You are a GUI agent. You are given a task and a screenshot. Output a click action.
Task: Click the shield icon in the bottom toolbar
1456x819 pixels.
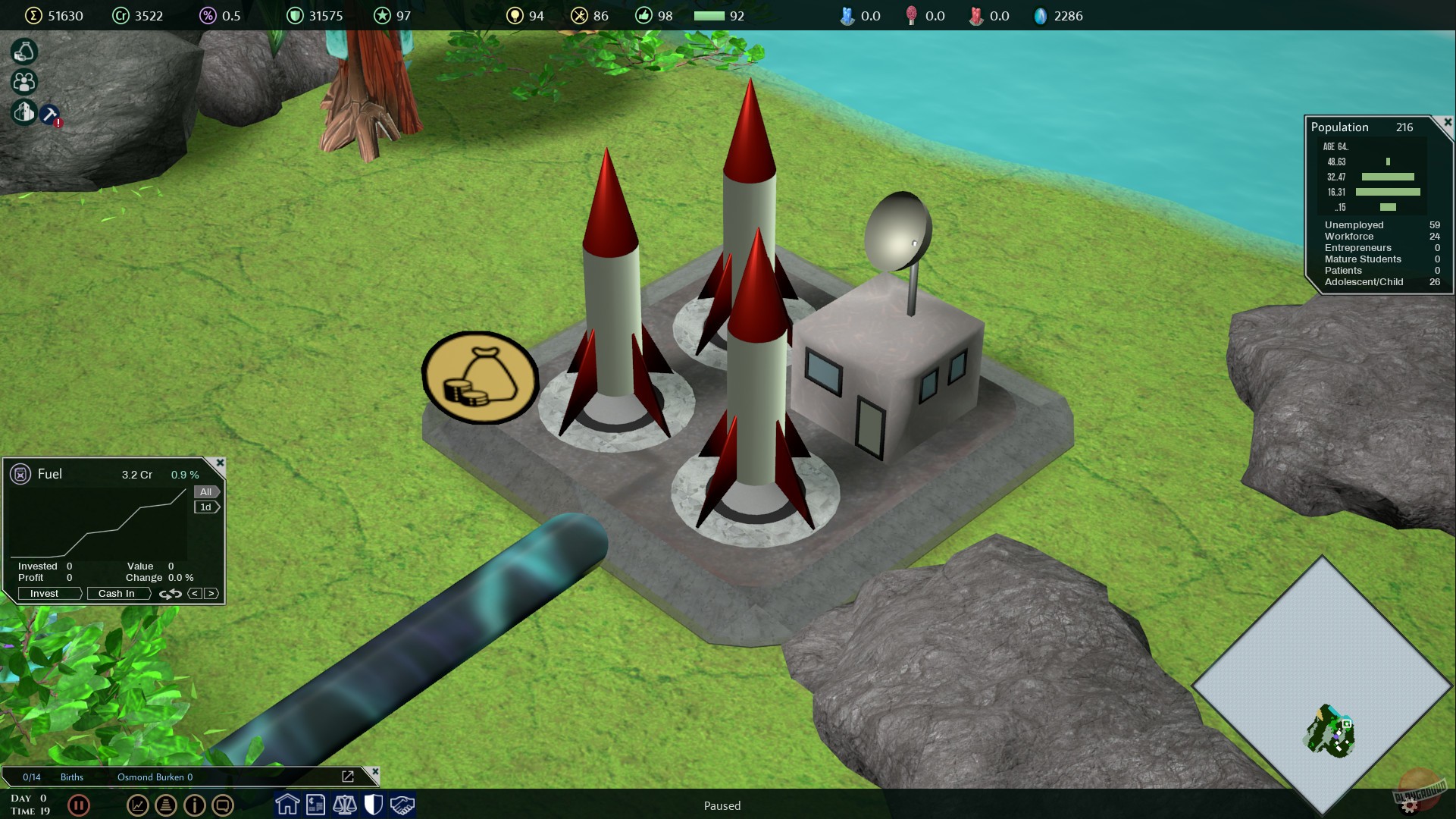374,805
